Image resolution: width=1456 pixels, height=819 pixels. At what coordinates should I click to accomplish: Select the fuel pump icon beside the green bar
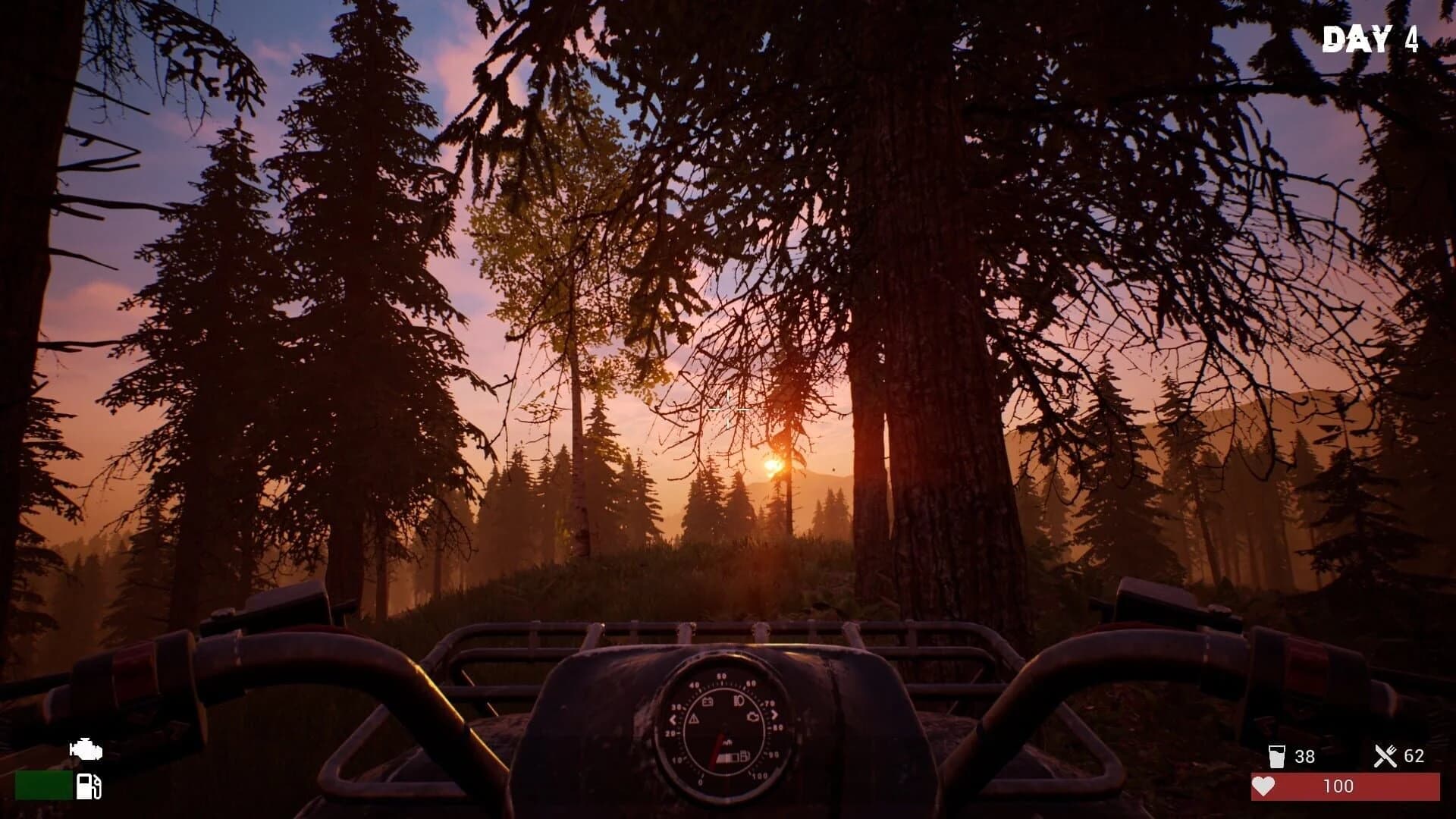89,786
